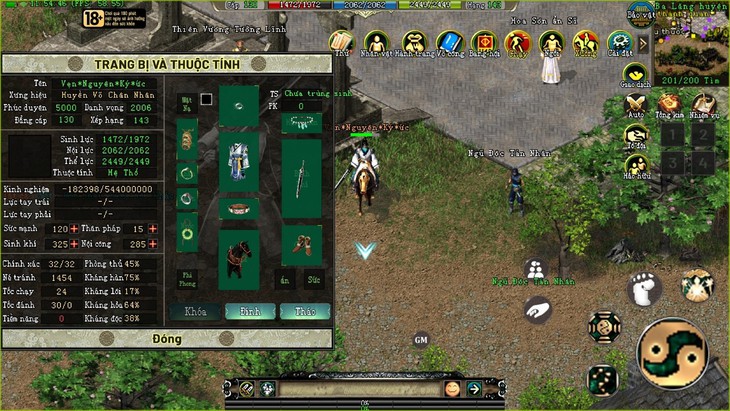This screenshot has height=411, width=730.
Task: Open the Võ công skills book
Action: [x=450, y=43]
